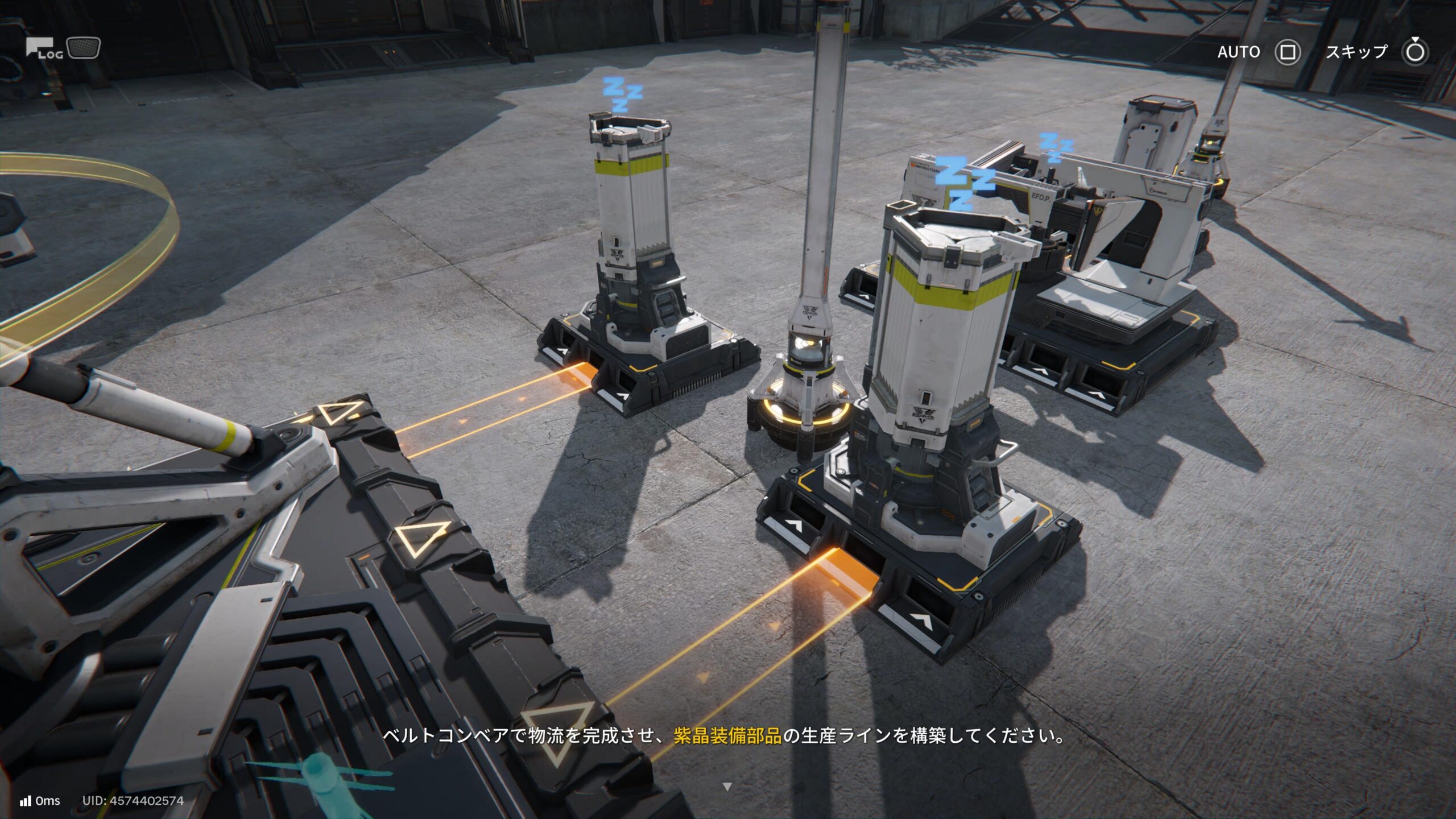Open the dialogue LOG
1456x819 pixels.
(44, 49)
